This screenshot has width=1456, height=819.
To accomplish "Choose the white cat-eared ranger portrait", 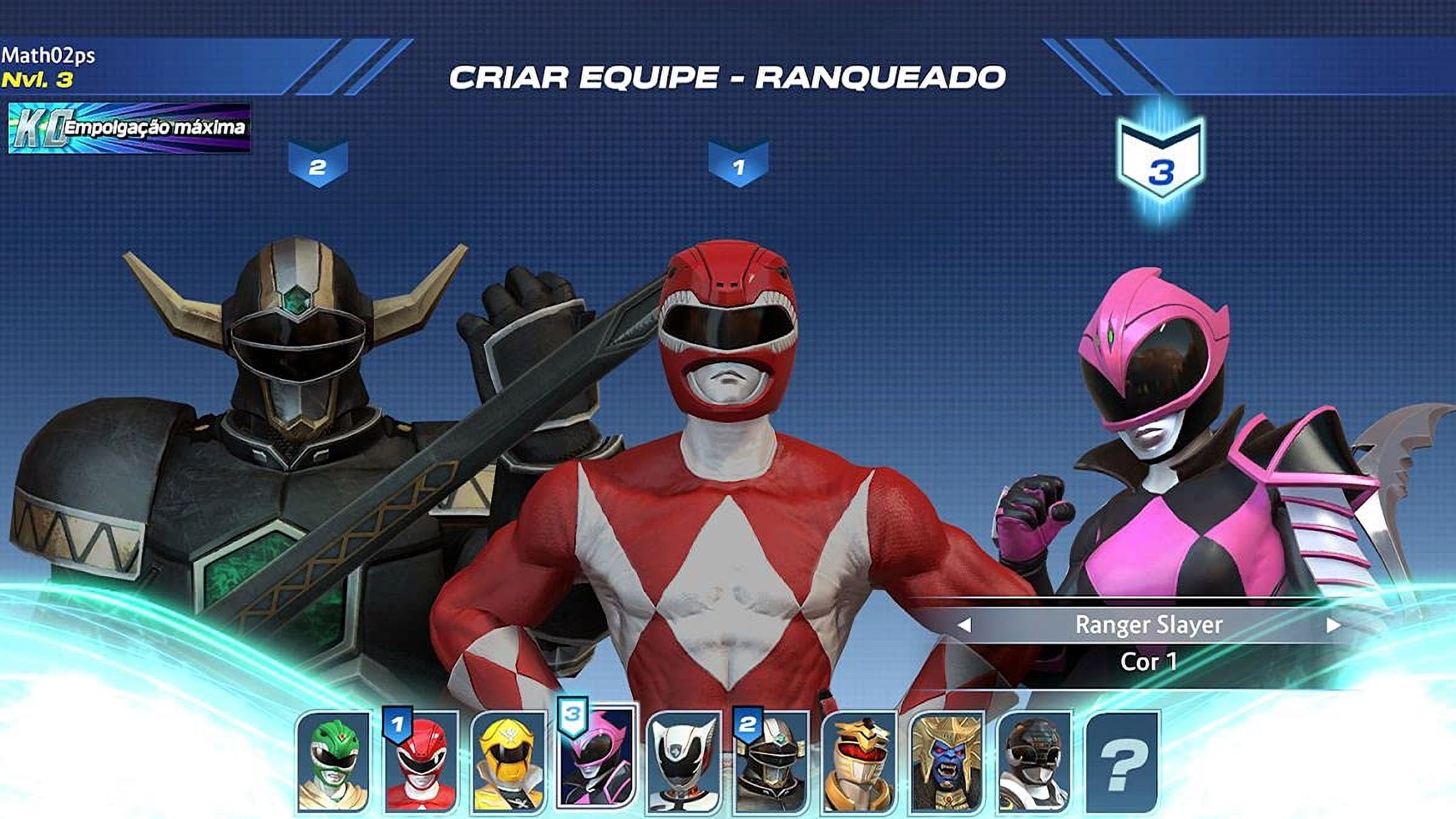I will 684,762.
